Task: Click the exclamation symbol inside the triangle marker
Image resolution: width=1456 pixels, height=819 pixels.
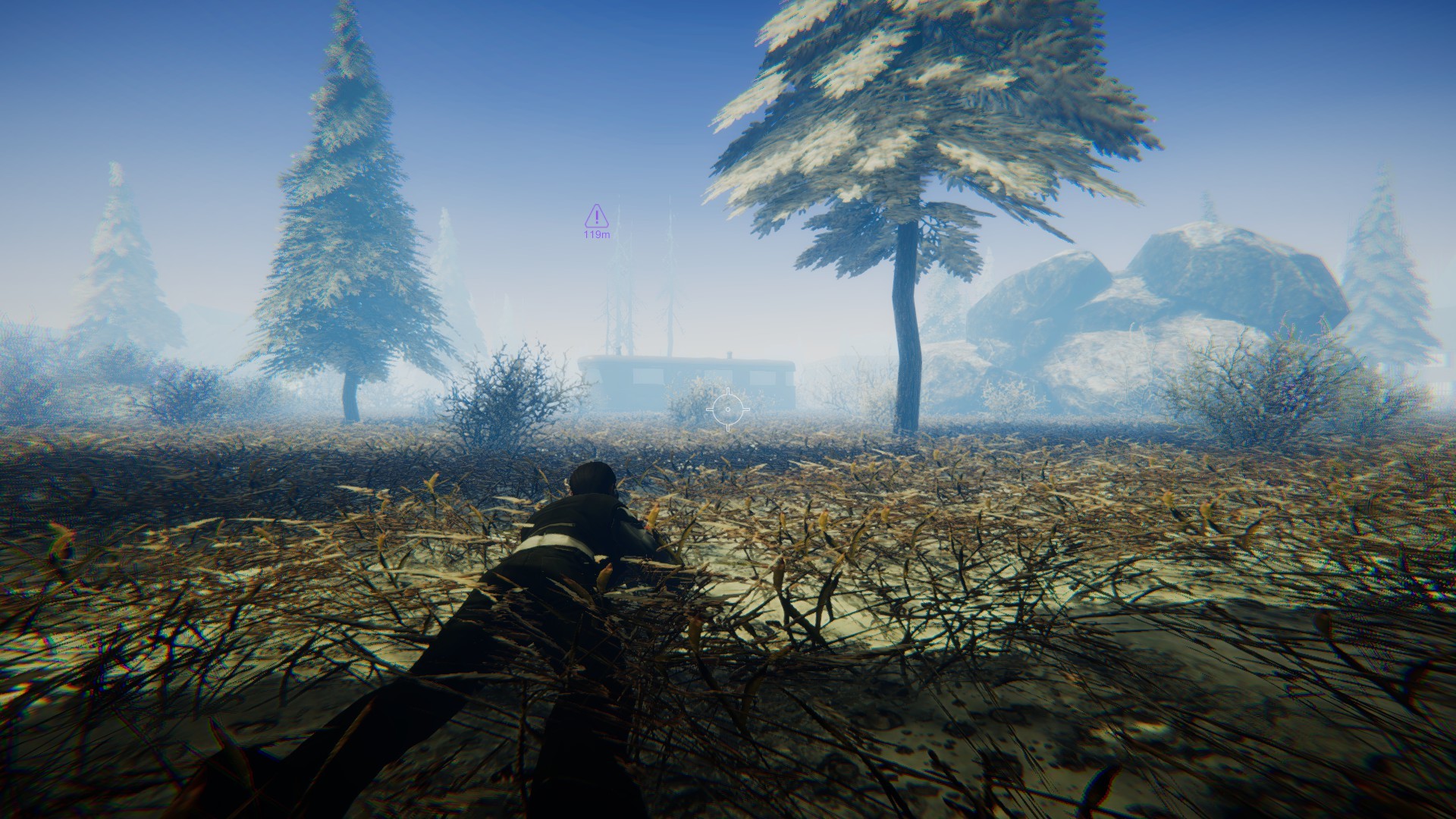Action: pos(597,217)
